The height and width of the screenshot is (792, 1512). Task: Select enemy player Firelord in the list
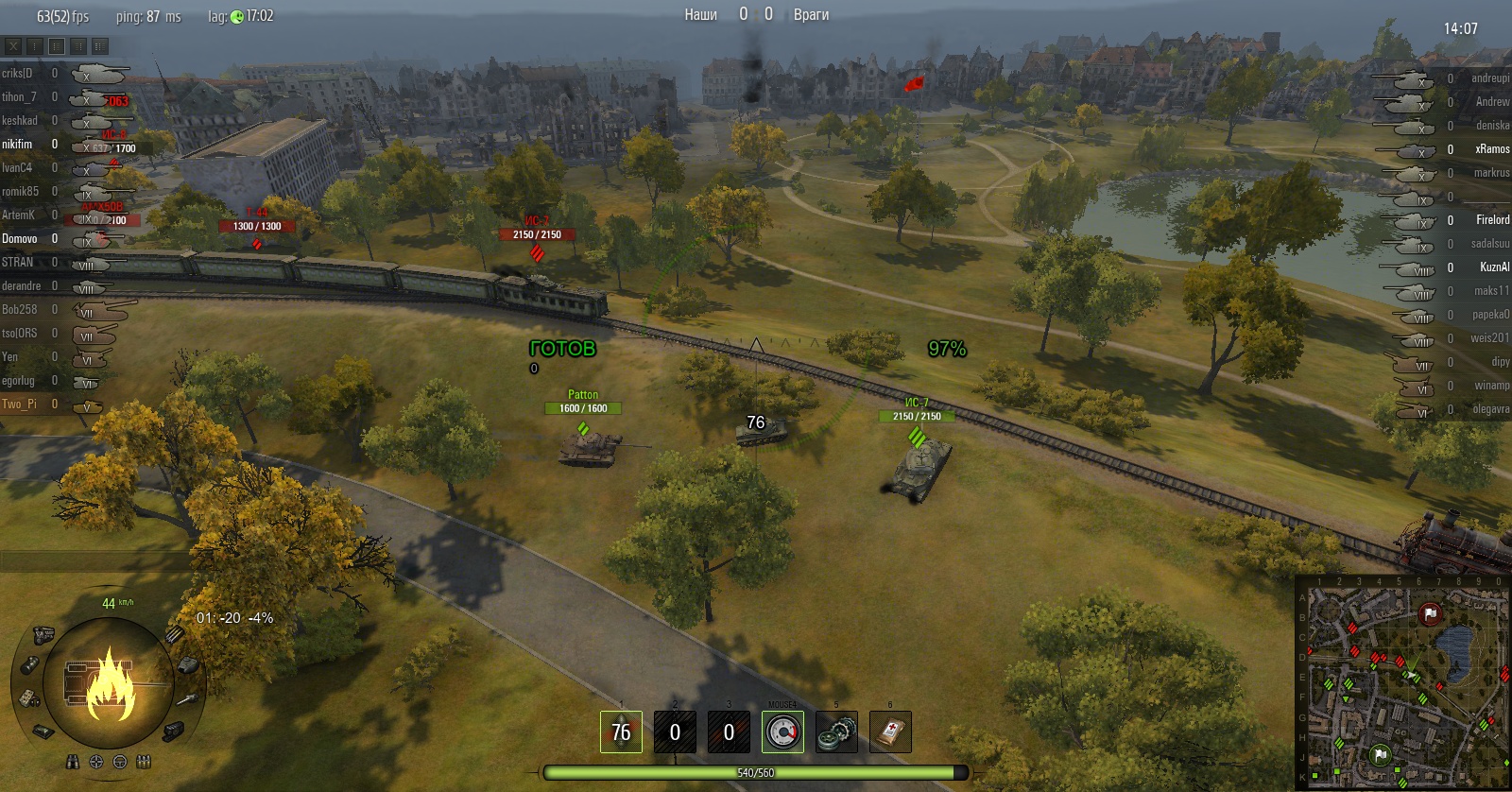(1492, 220)
